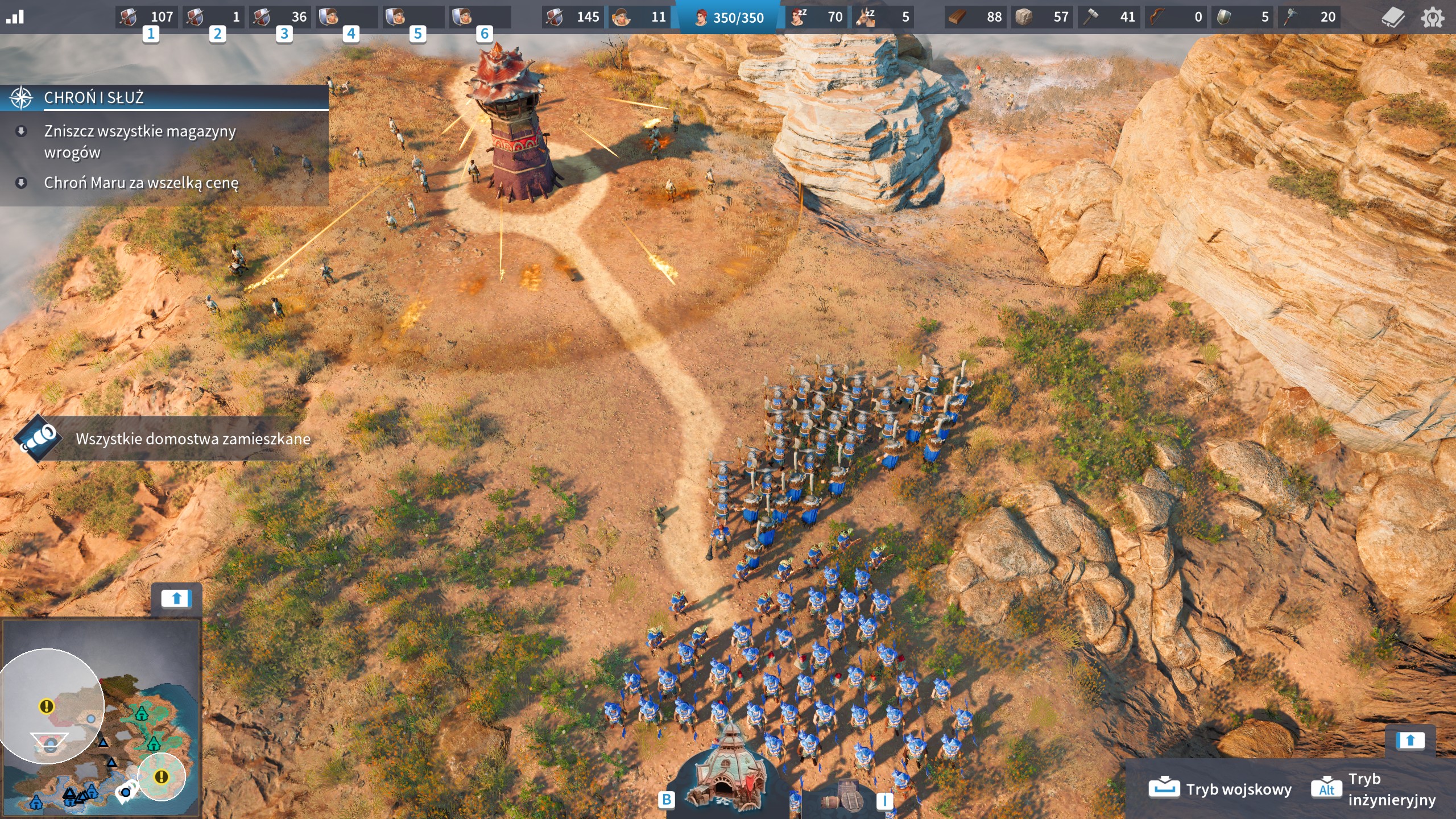Image resolution: width=1456 pixels, height=819 pixels.
Task: Select control group 2 with one soldier
Action: [x=214, y=17]
